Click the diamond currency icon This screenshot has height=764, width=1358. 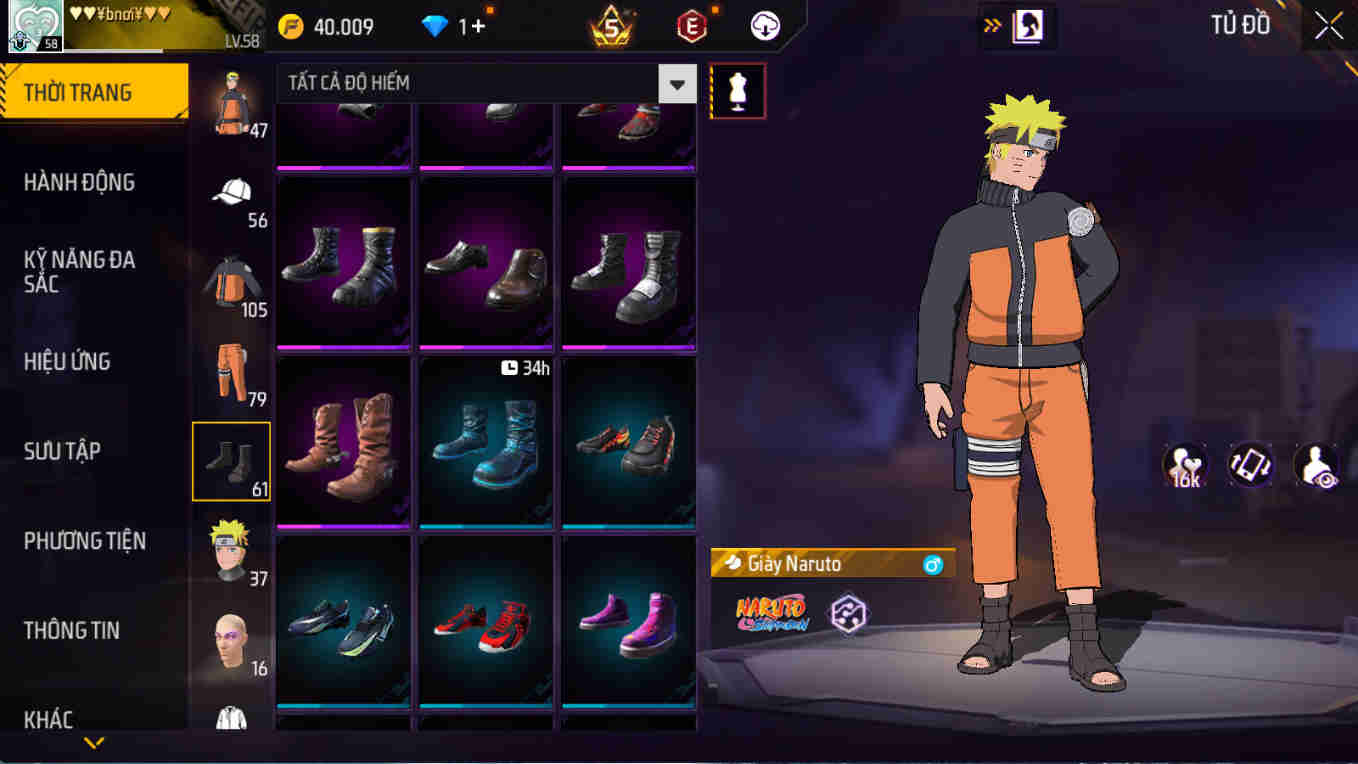tap(434, 27)
